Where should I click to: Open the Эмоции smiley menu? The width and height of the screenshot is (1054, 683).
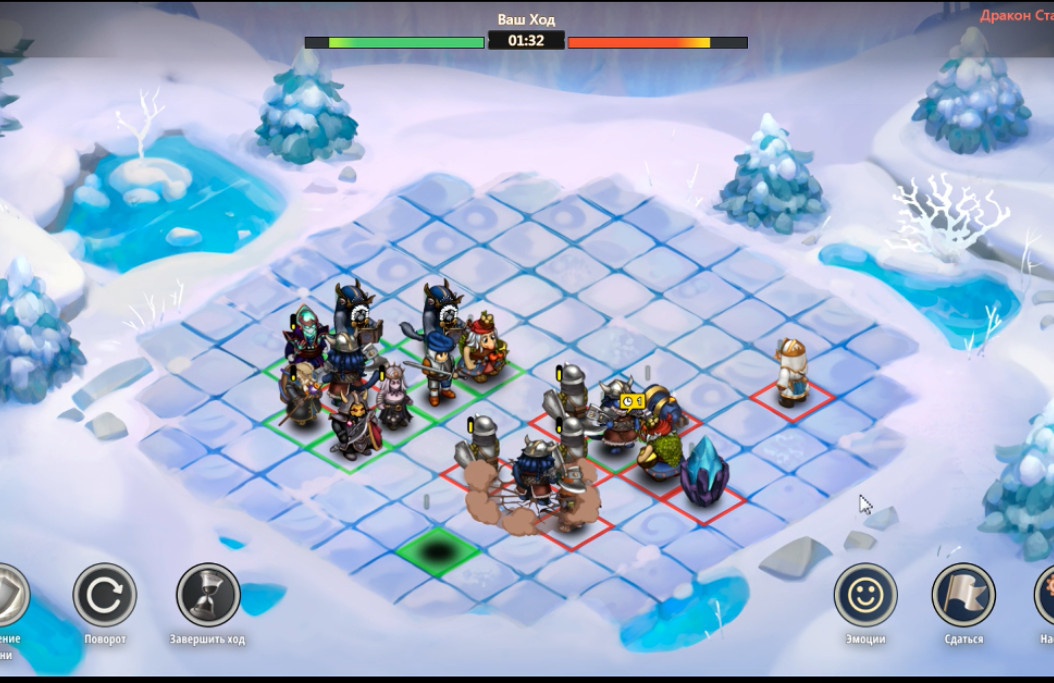coord(865,594)
